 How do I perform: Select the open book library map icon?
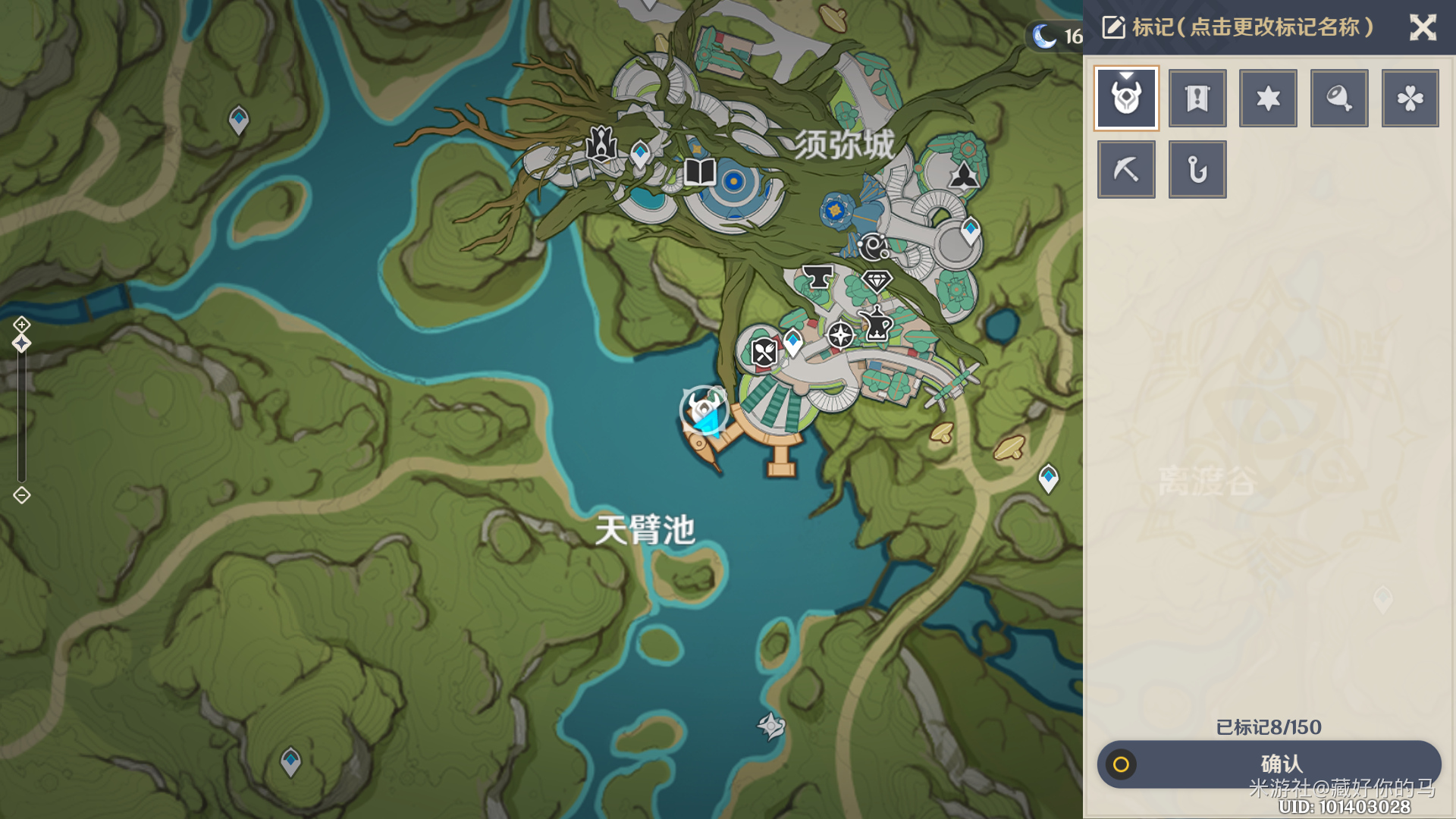(699, 172)
